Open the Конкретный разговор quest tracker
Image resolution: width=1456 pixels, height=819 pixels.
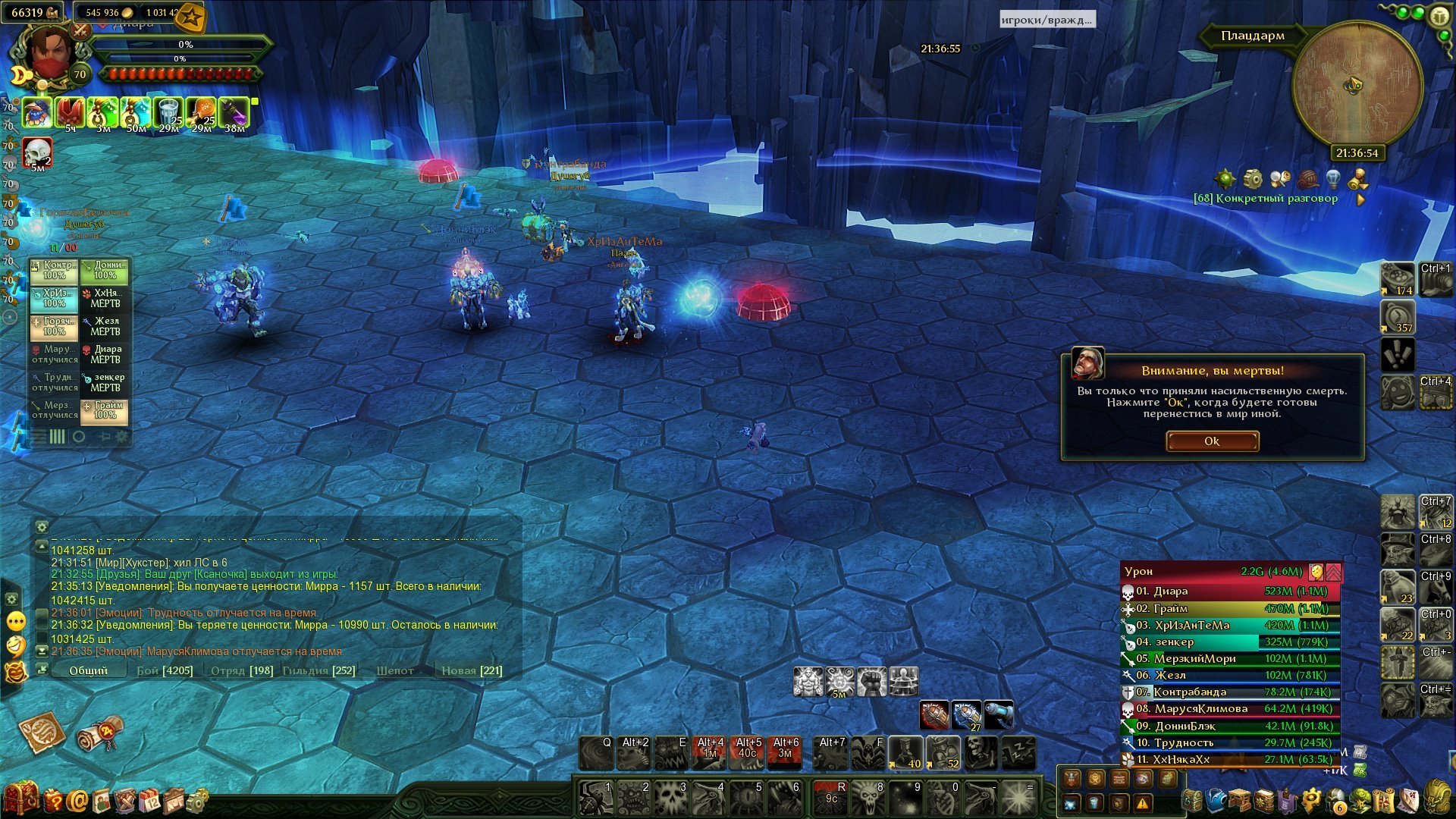pos(1266,199)
